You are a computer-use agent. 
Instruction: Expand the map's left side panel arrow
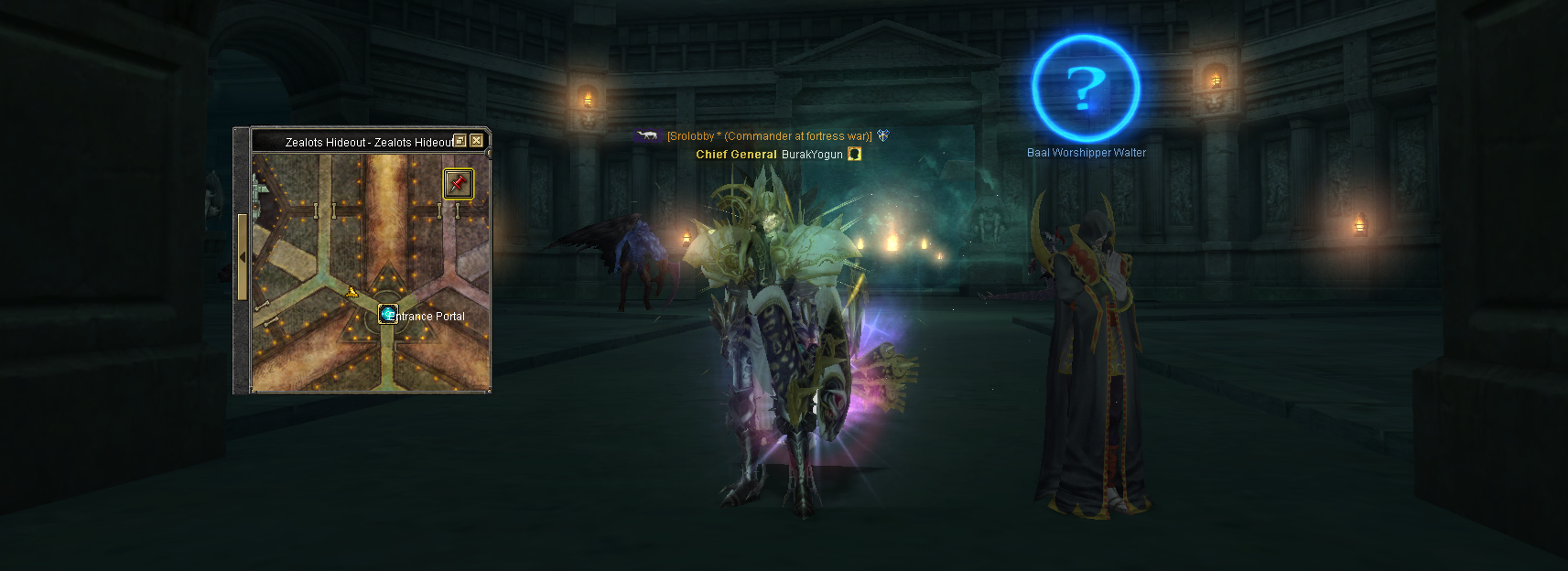242,257
